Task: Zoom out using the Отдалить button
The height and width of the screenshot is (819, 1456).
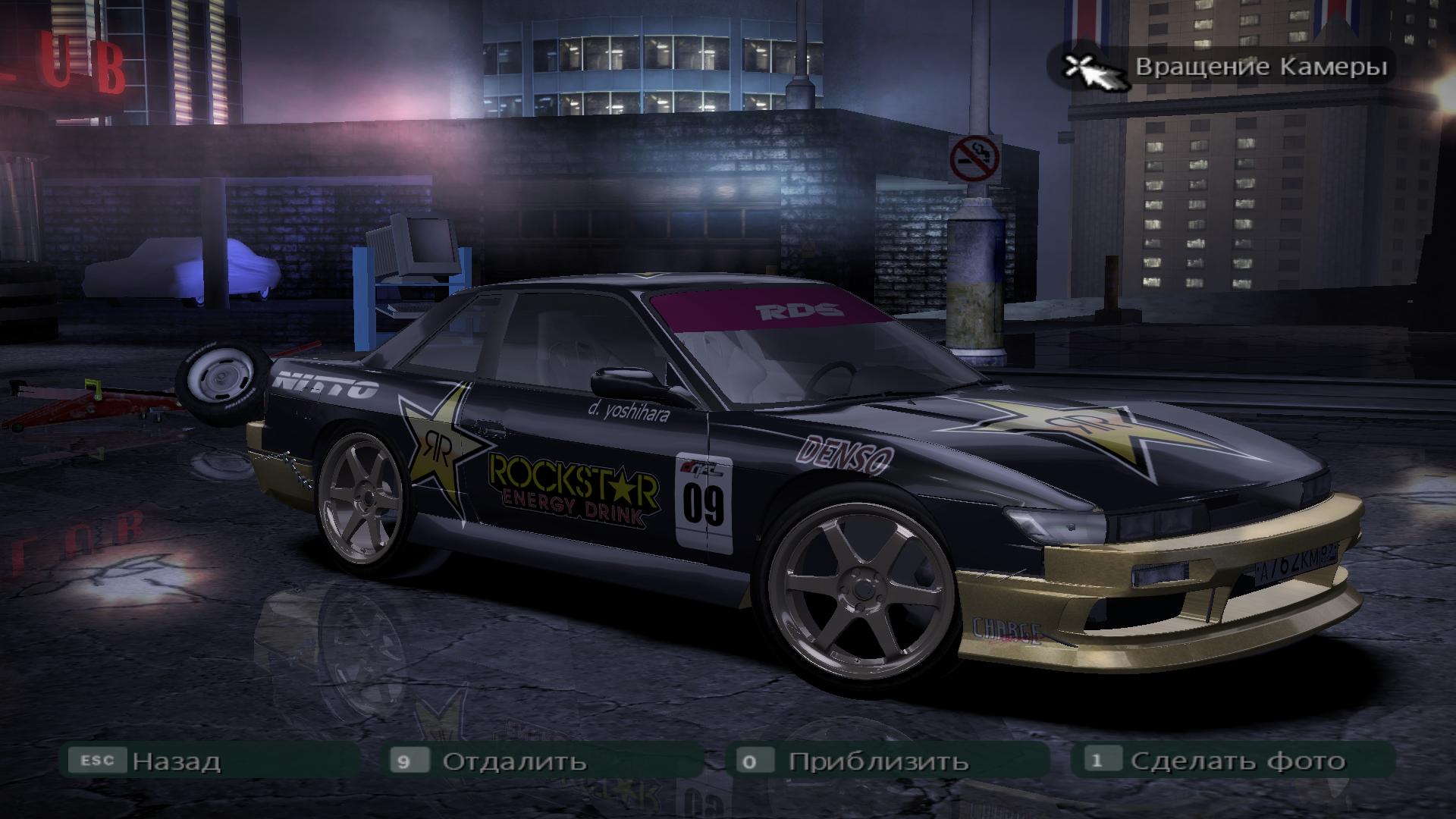Action: (514, 761)
